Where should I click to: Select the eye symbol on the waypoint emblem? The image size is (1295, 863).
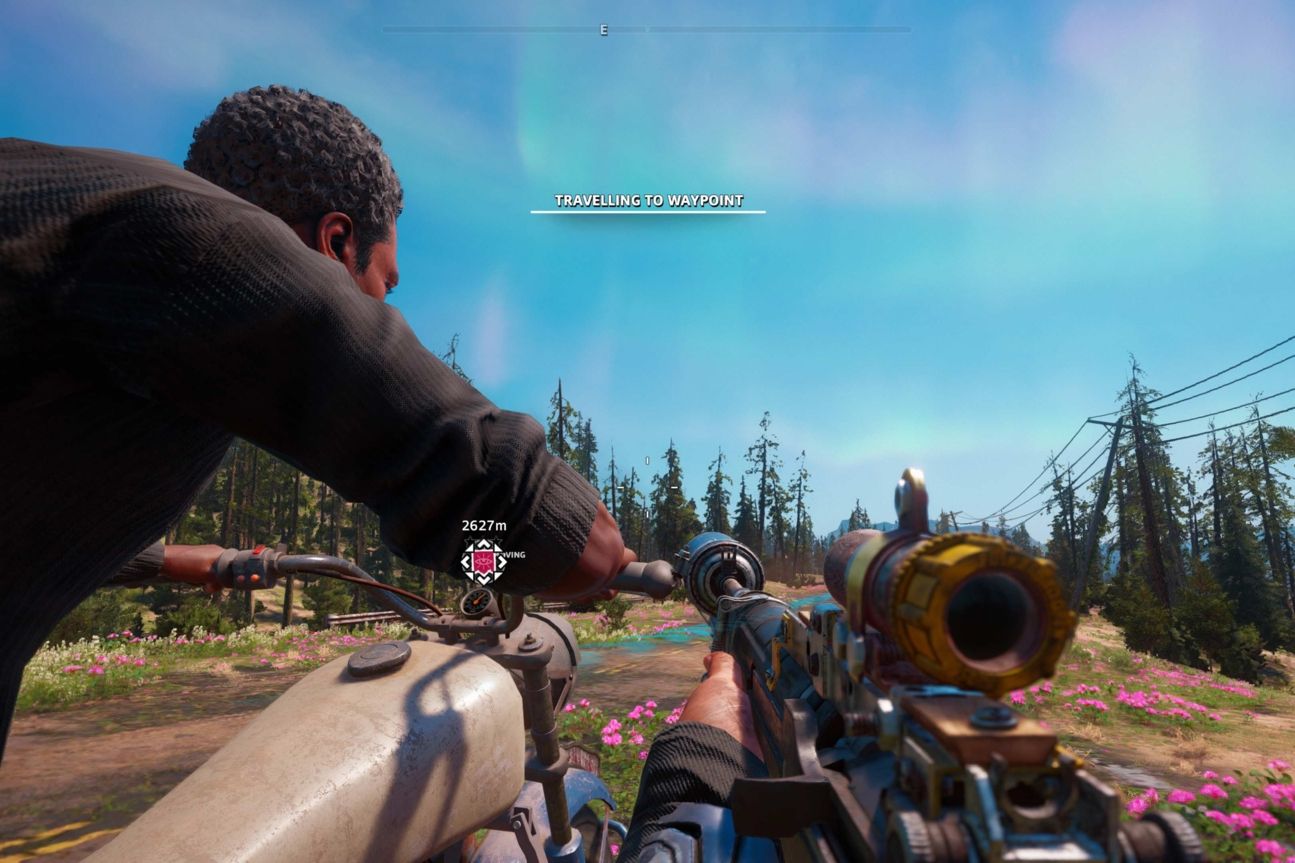click(482, 561)
